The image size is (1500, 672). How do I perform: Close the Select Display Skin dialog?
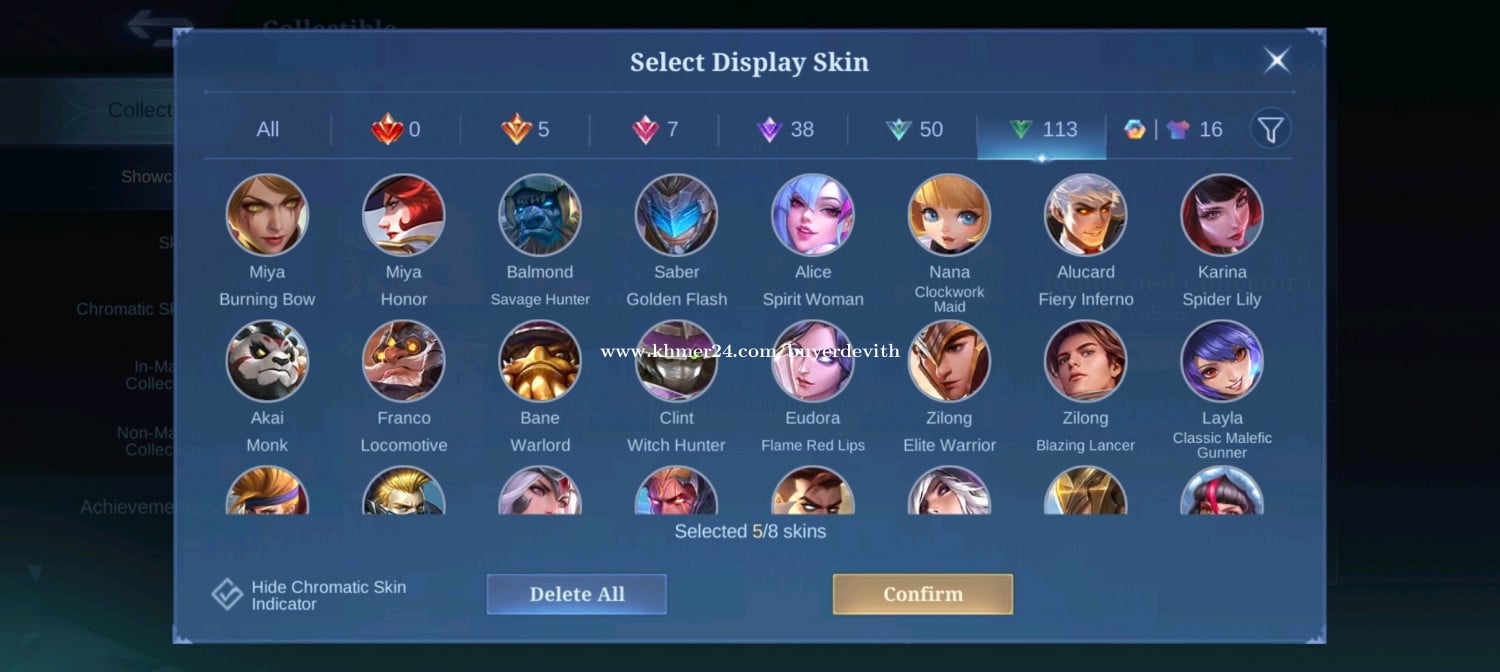[1277, 61]
